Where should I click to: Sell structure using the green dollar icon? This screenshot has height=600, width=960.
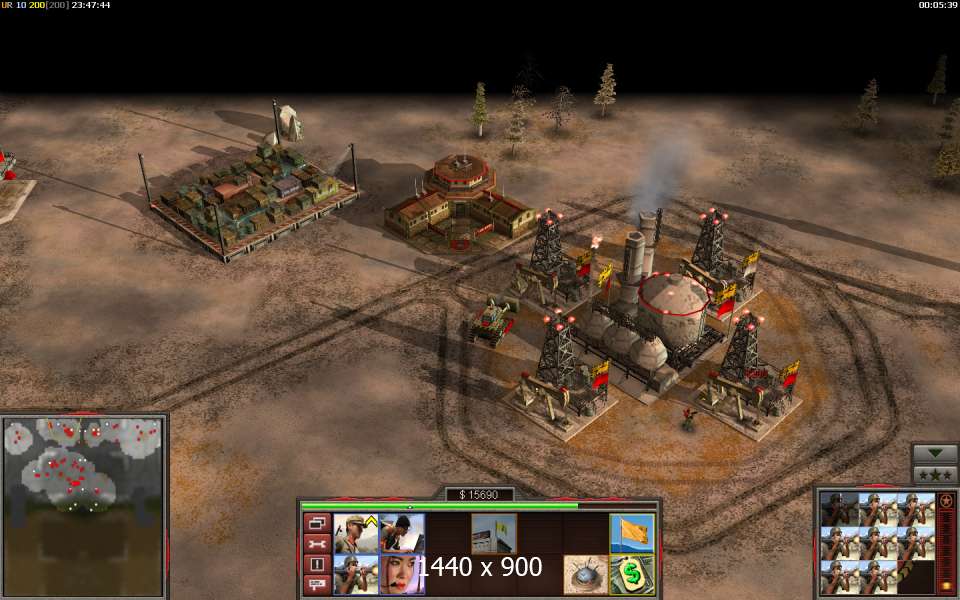(x=632, y=574)
